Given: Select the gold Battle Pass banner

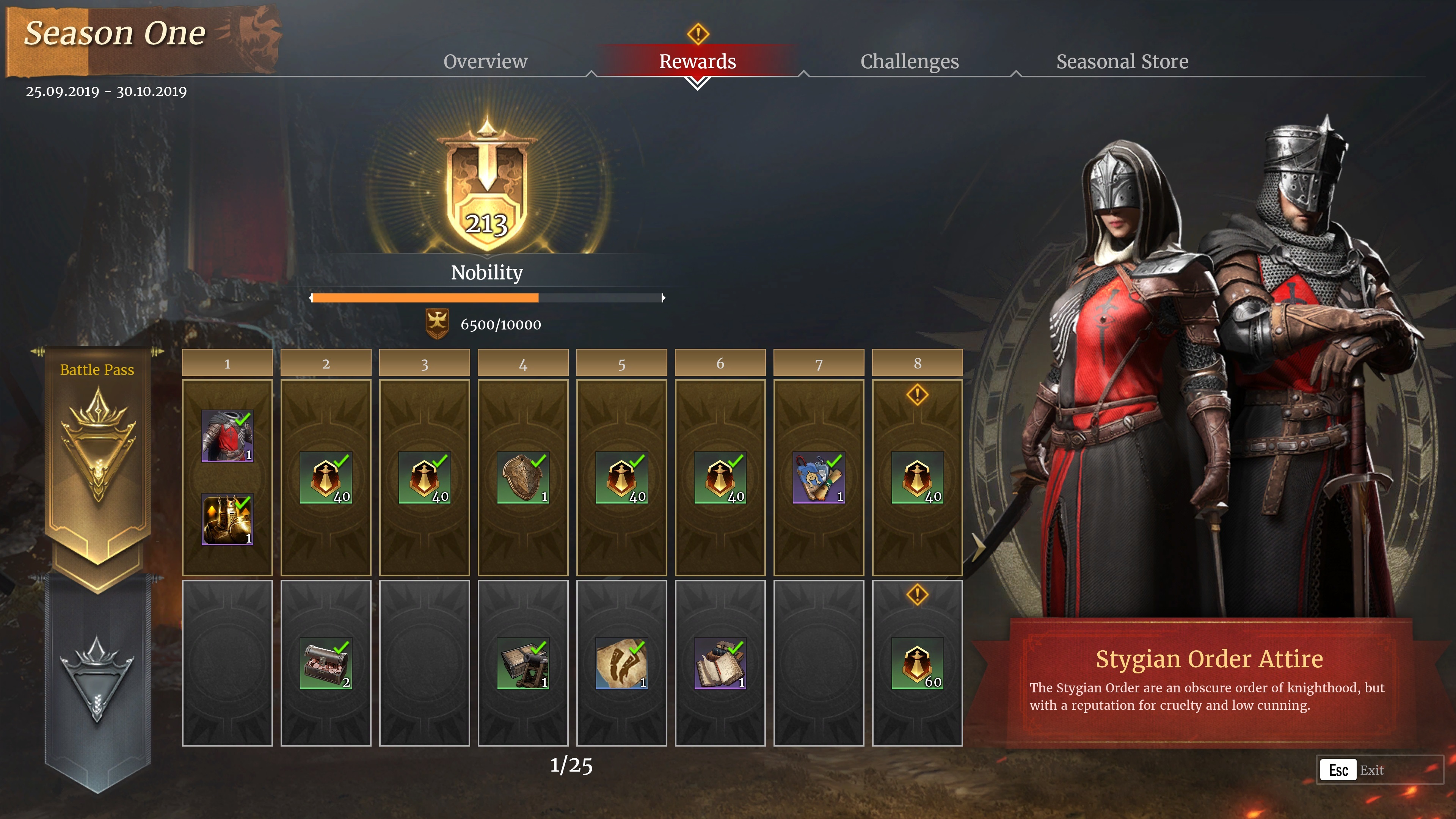Looking at the screenshot, I should click(x=98, y=452).
